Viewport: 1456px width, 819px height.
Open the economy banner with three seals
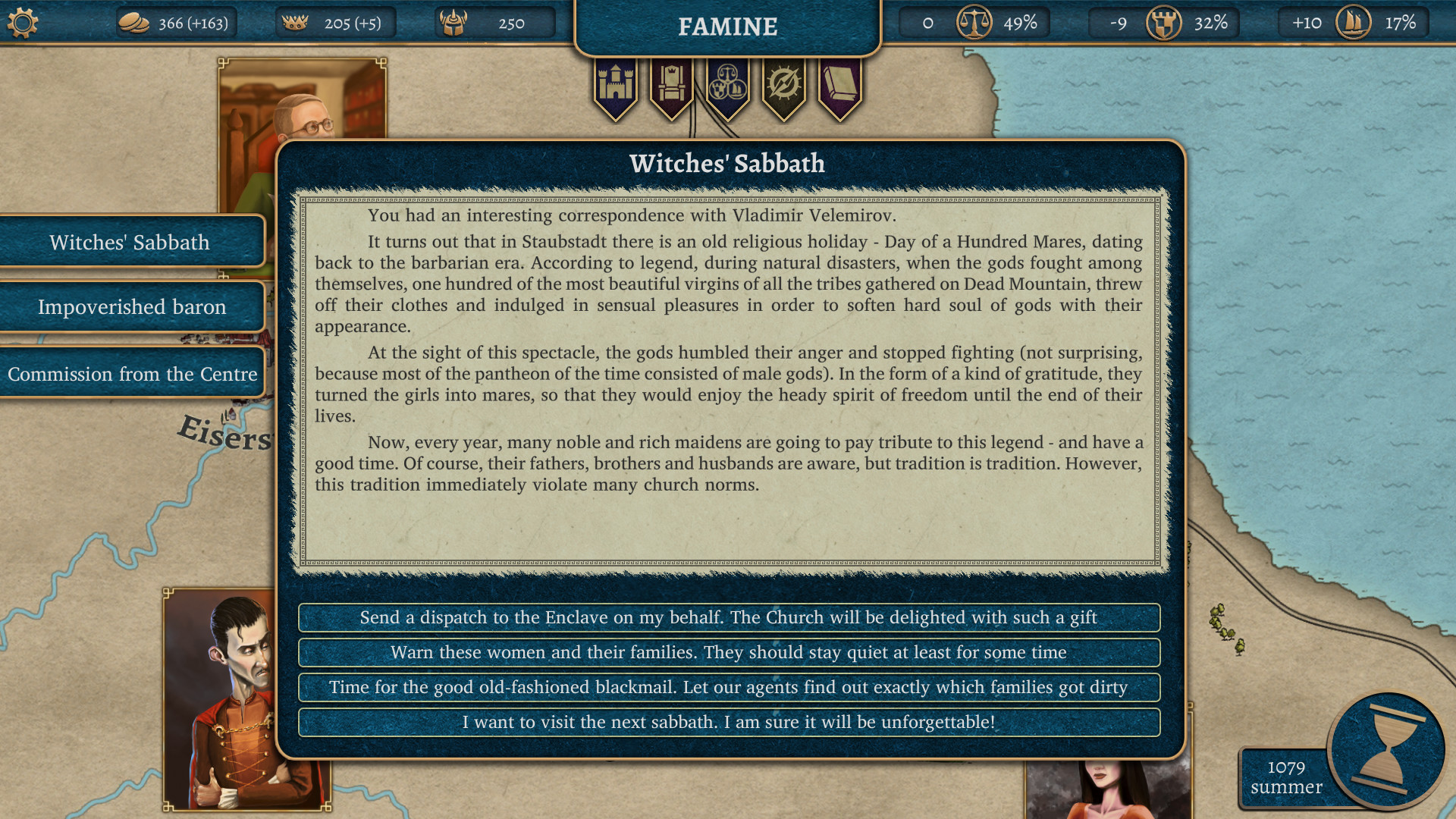tap(728, 85)
